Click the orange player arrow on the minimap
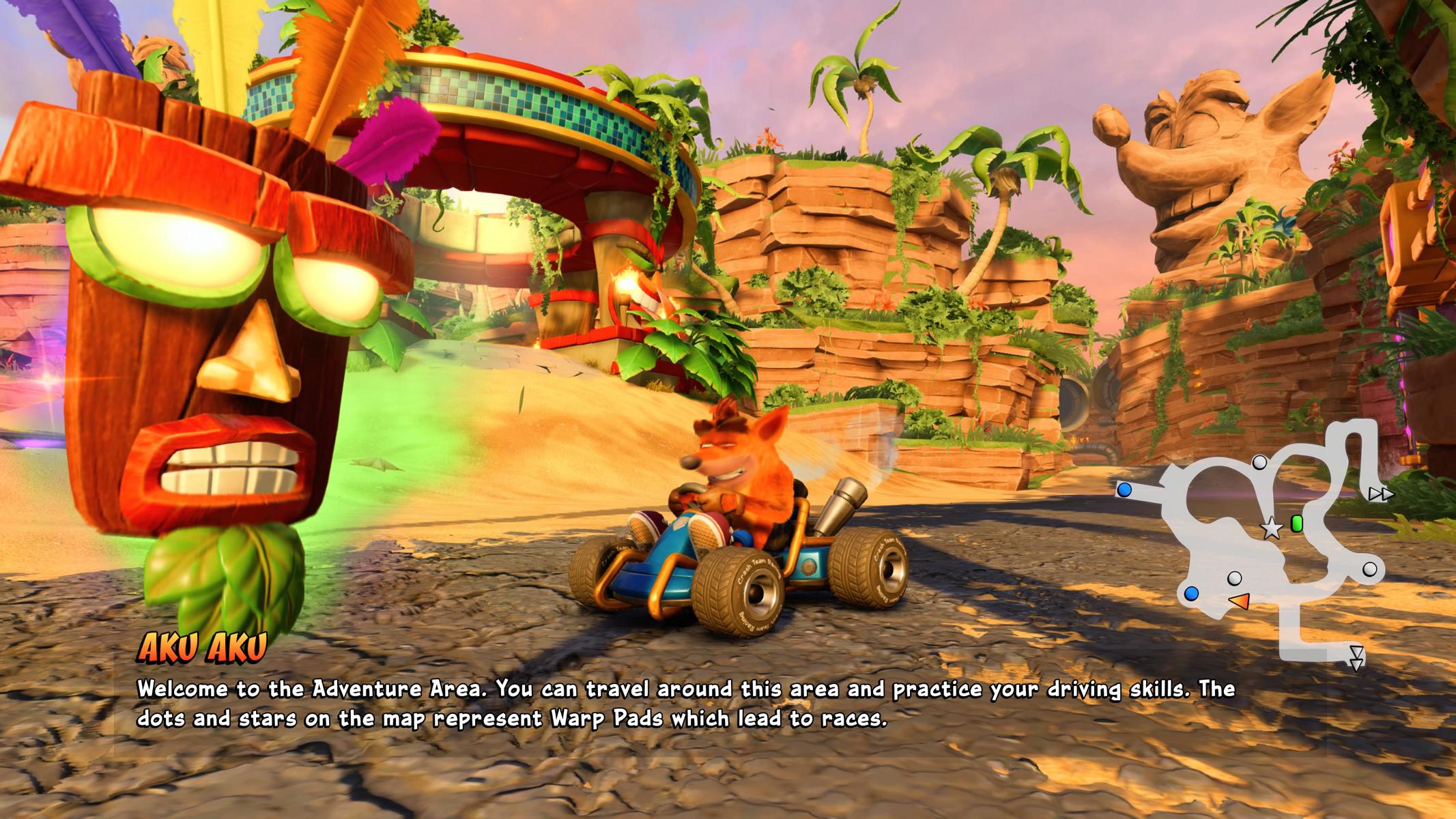The height and width of the screenshot is (819, 1456). coord(1239,601)
